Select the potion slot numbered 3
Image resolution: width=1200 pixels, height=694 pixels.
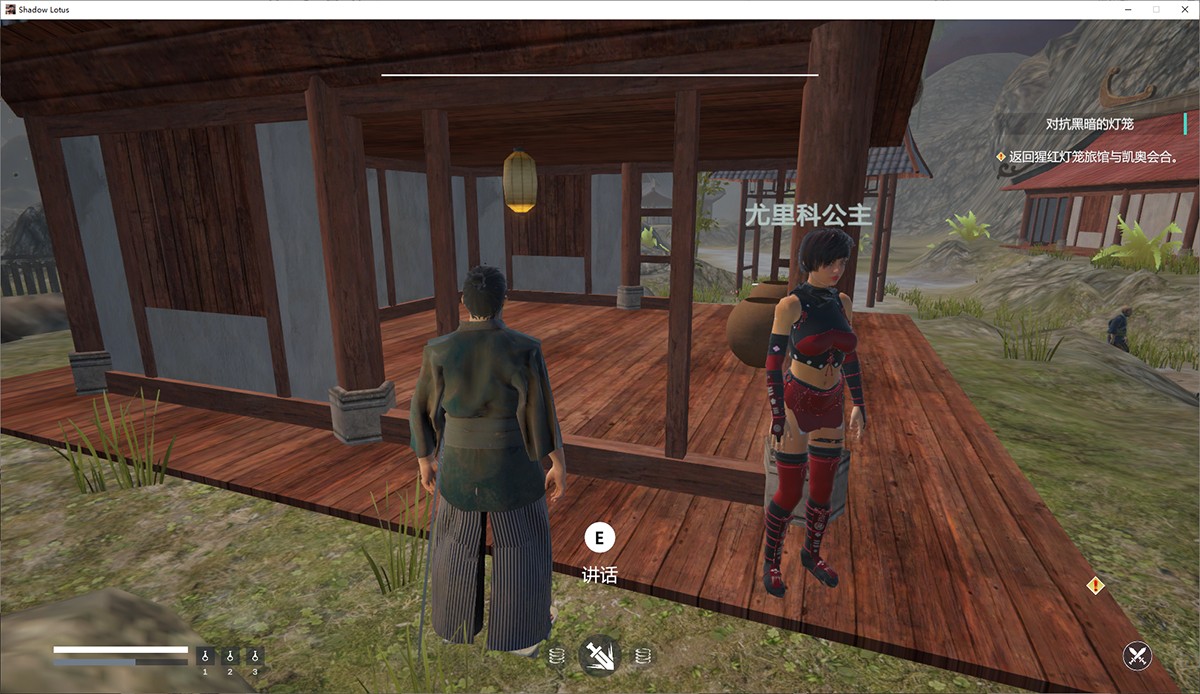(x=255, y=656)
